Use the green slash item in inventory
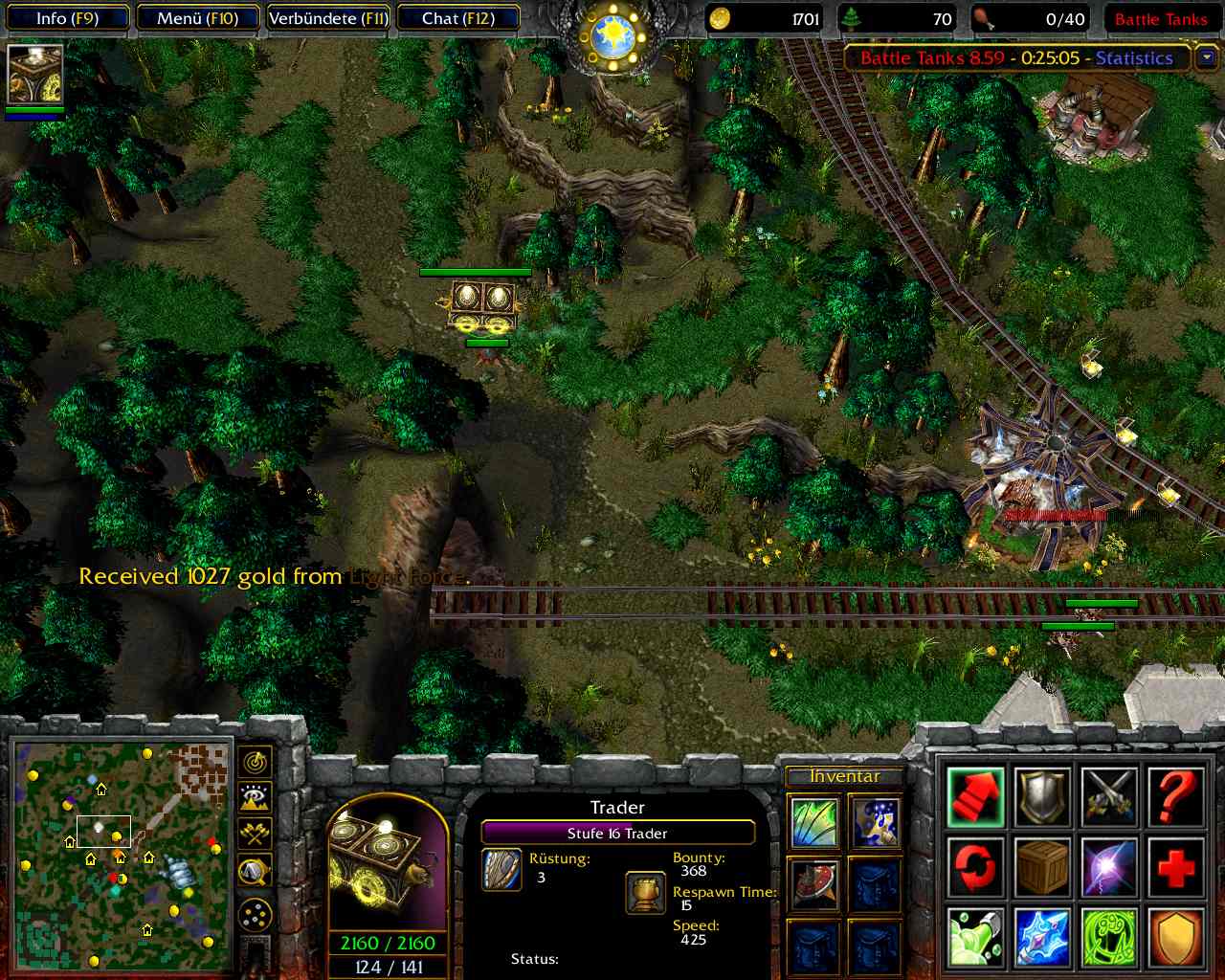 click(814, 822)
